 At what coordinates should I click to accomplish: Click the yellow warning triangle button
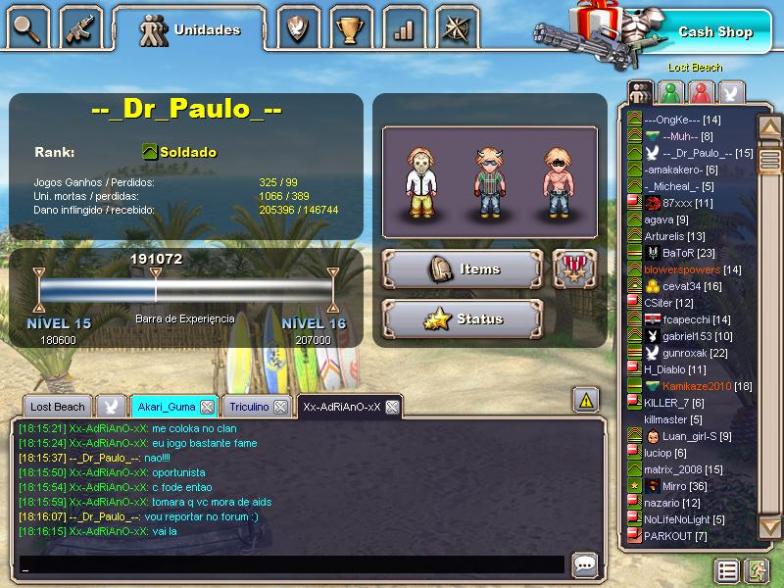(585, 401)
